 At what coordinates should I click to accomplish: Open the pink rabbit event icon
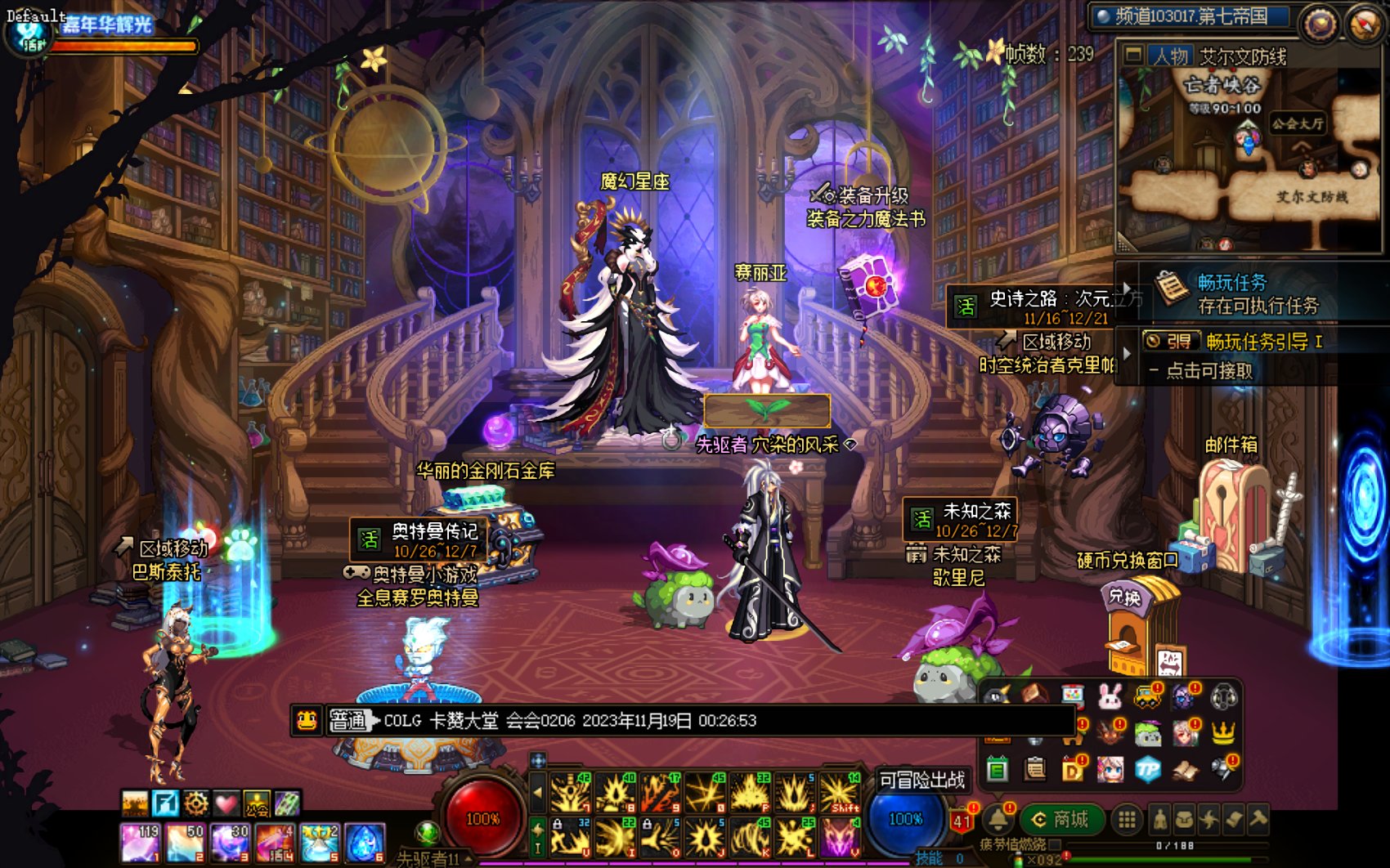tap(1110, 696)
